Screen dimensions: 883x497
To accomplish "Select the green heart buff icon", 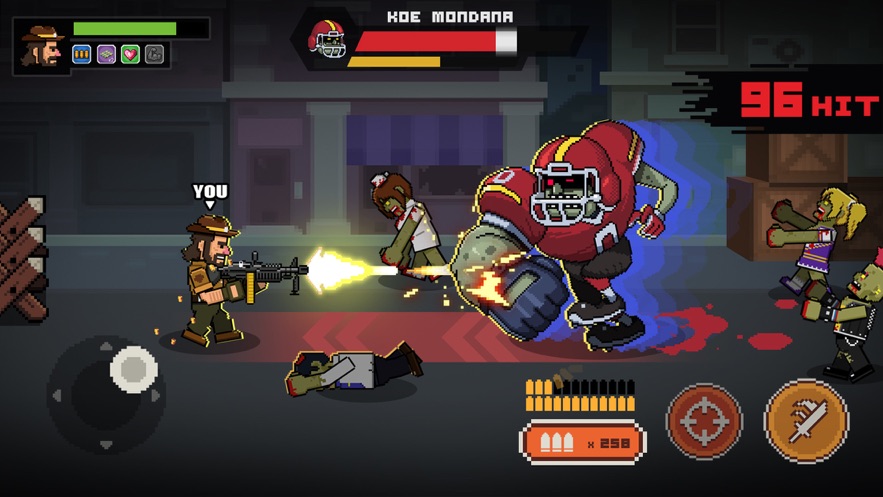I will pos(130,55).
